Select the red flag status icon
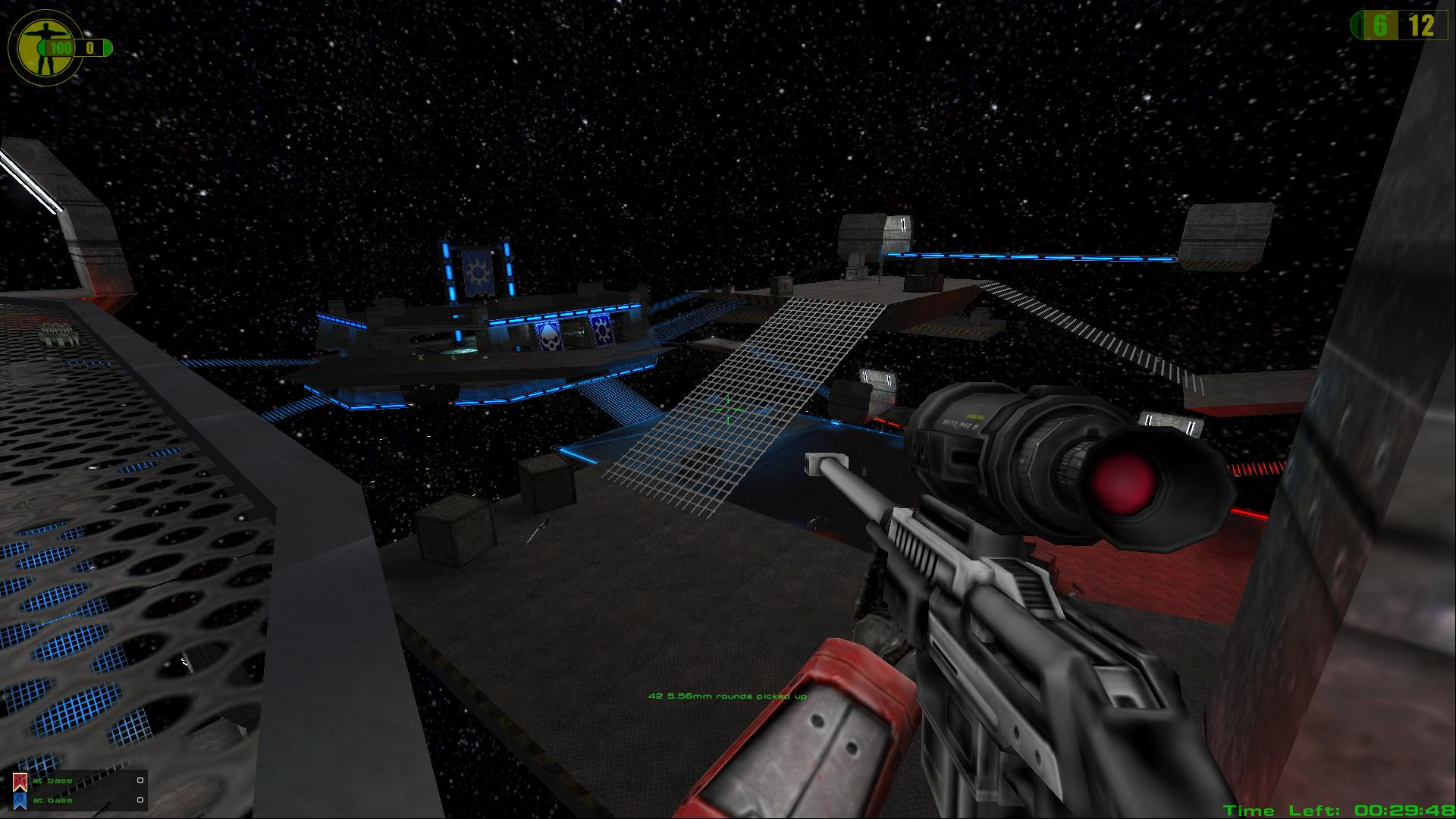 click(x=20, y=781)
